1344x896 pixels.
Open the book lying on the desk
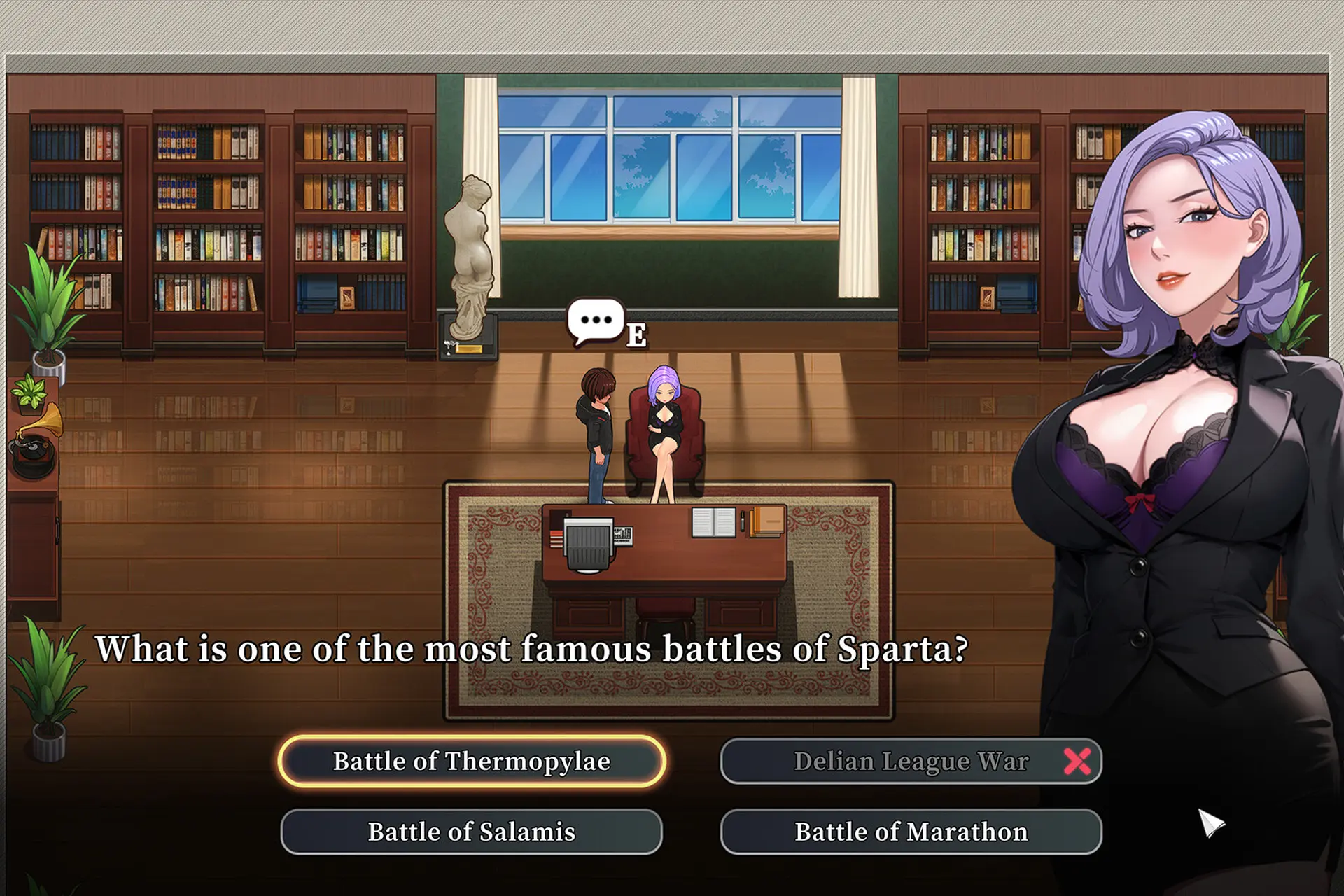(x=713, y=523)
